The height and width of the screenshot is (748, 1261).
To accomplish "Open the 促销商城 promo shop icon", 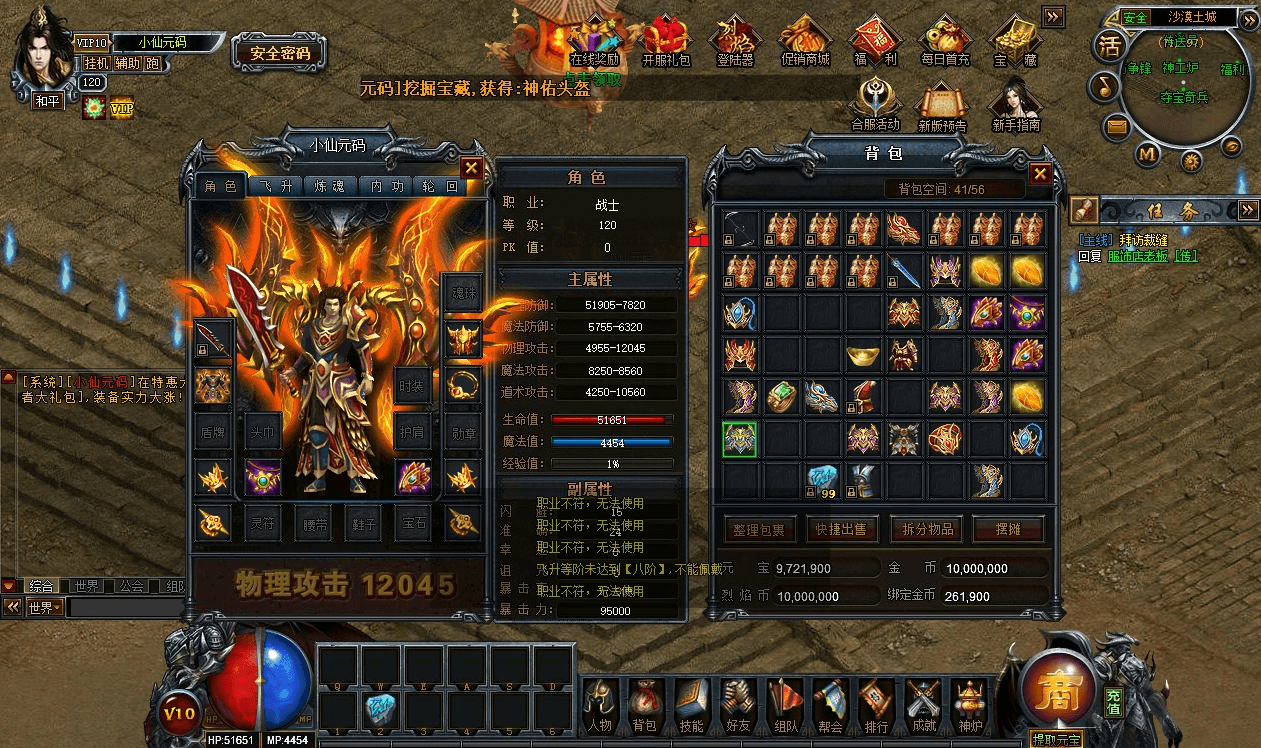I will [805, 40].
